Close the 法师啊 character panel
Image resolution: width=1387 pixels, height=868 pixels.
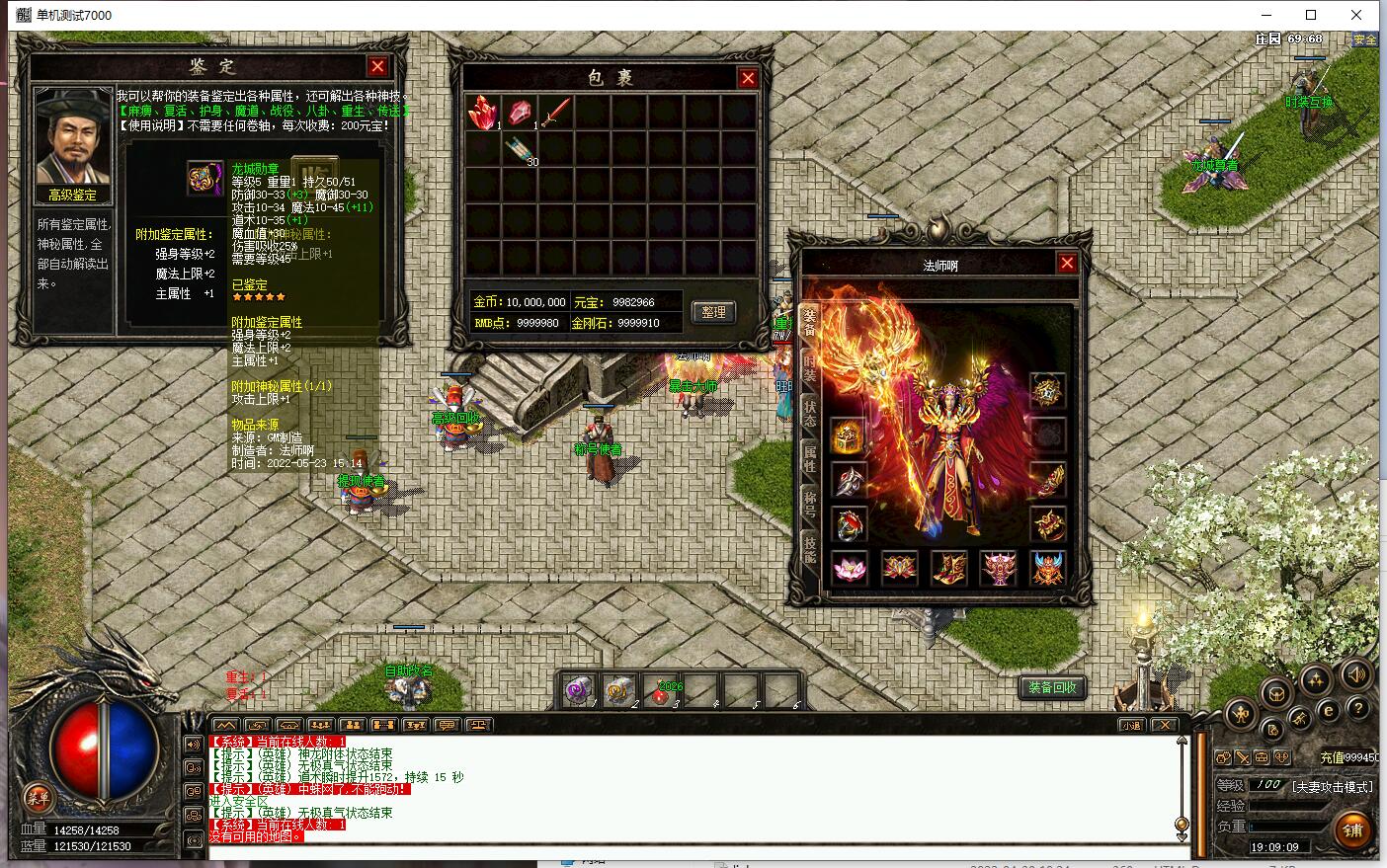1067,263
